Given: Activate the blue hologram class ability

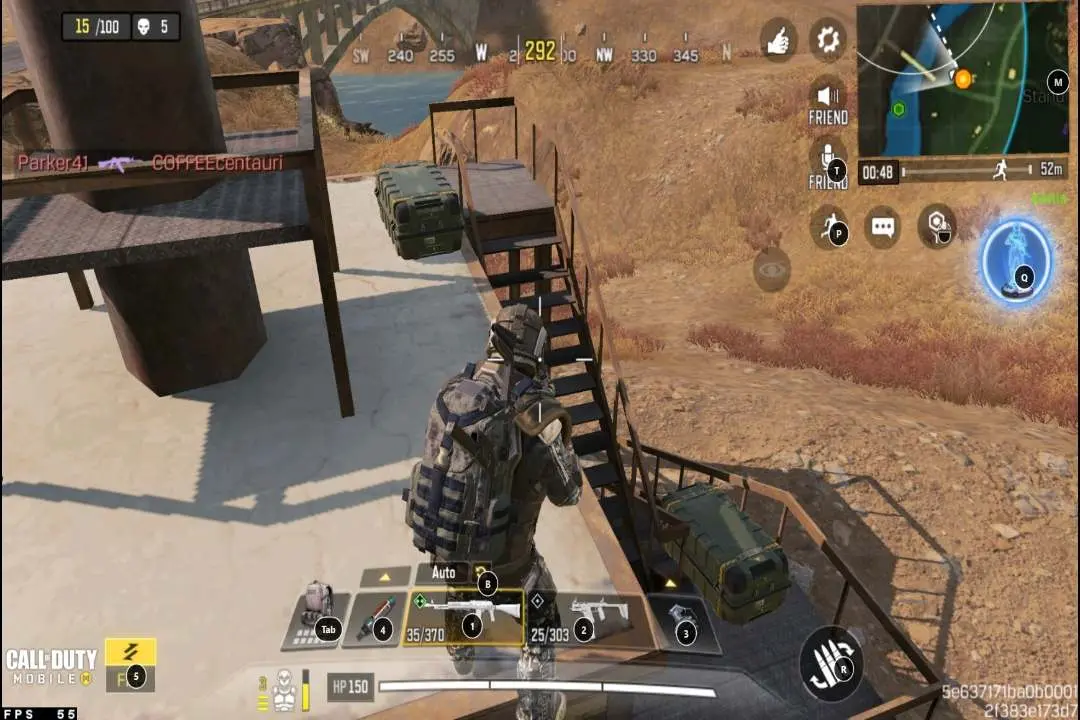Looking at the screenshot, I should [1017, 263].
